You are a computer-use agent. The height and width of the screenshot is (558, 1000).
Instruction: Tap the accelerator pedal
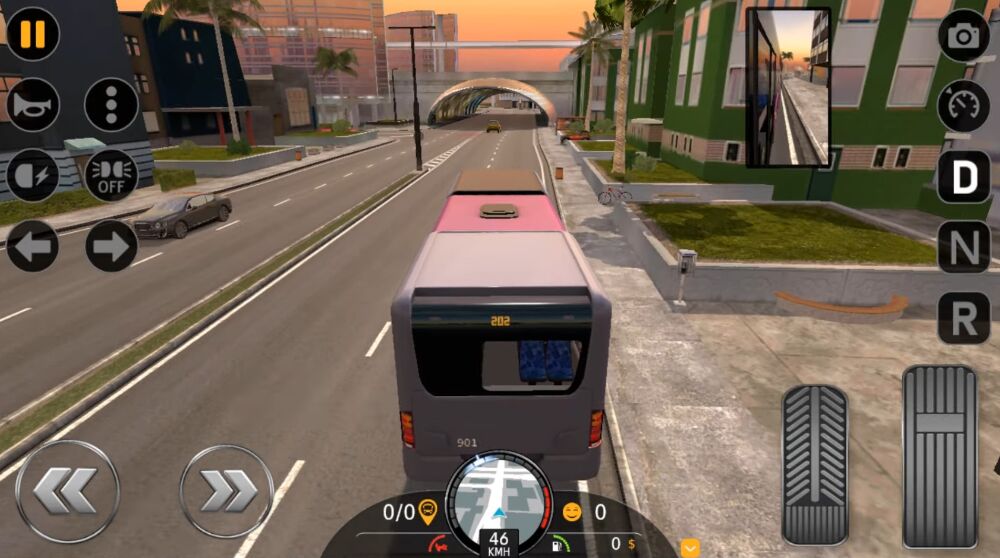click(939, 456)
